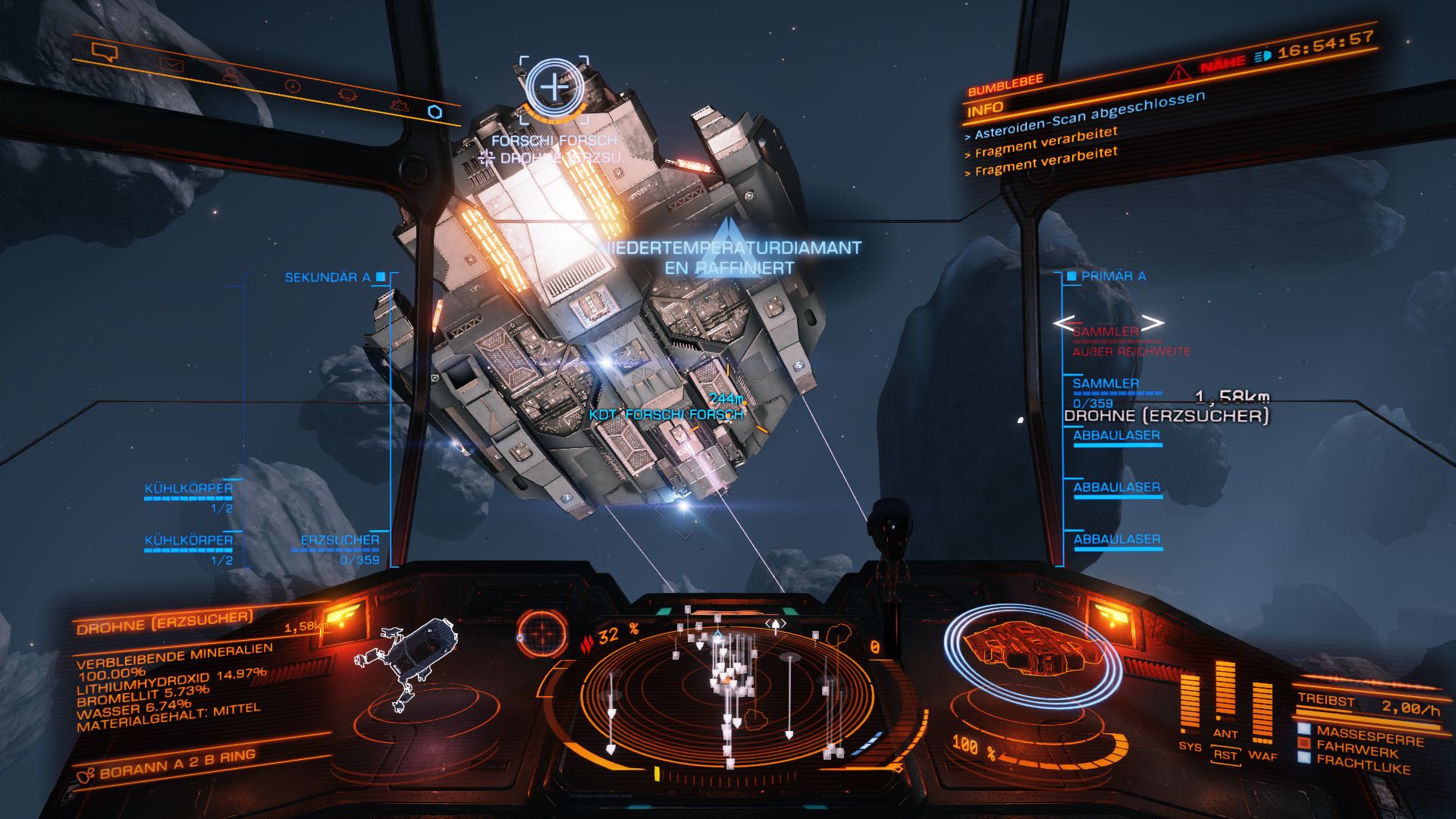Screen dimensions: 1456x819
Task: Select the KDT. FORSCHI FORSCH target label
Action: pos(666,415)
